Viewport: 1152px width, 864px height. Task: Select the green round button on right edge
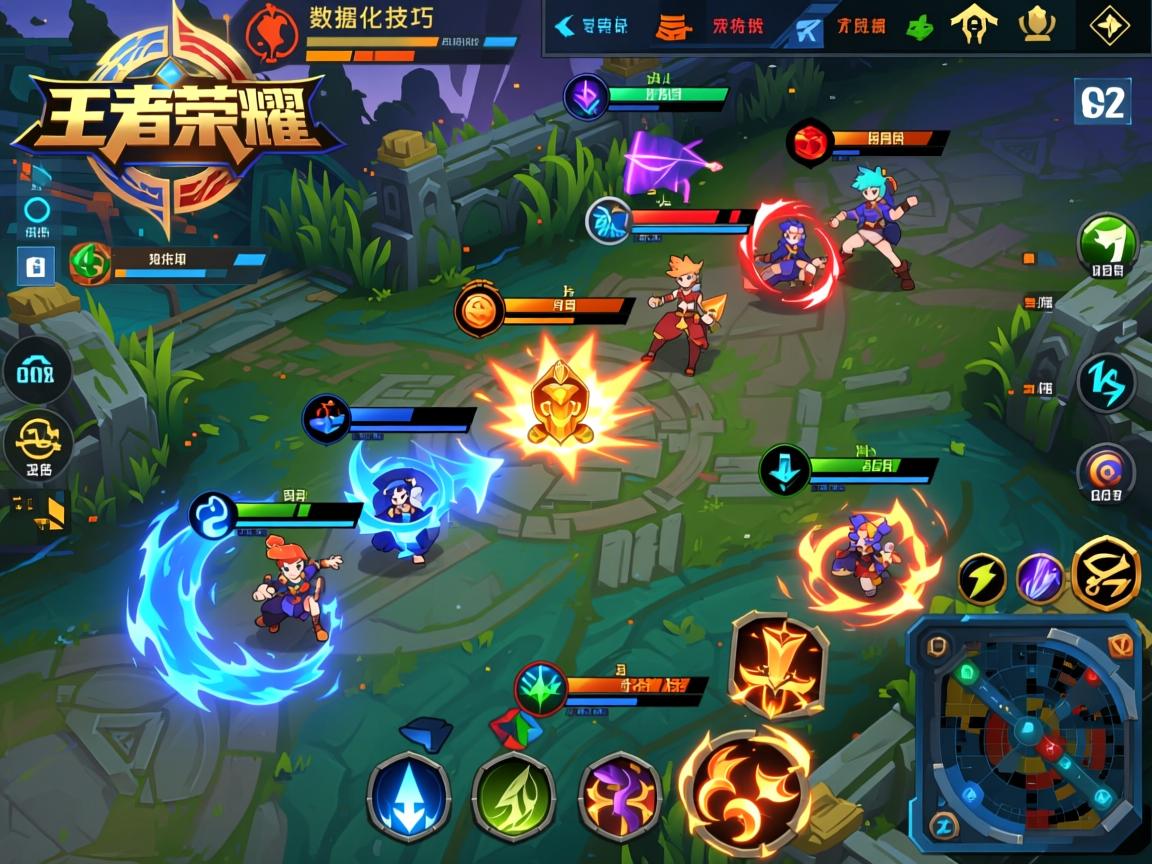[1107, 244]
